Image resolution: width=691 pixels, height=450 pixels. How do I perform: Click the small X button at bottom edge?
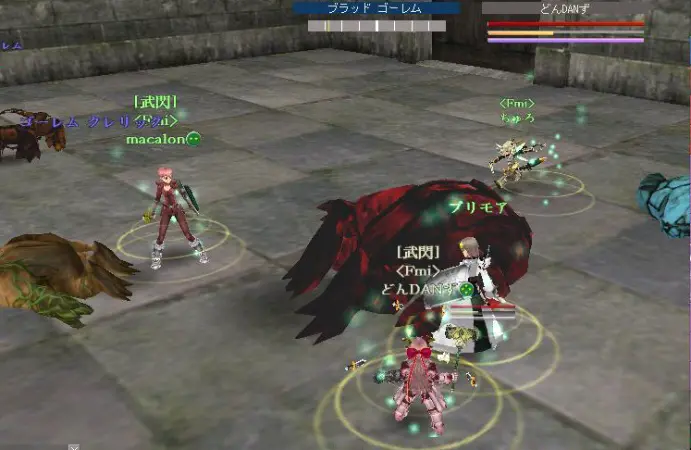[x=73, y=446]
